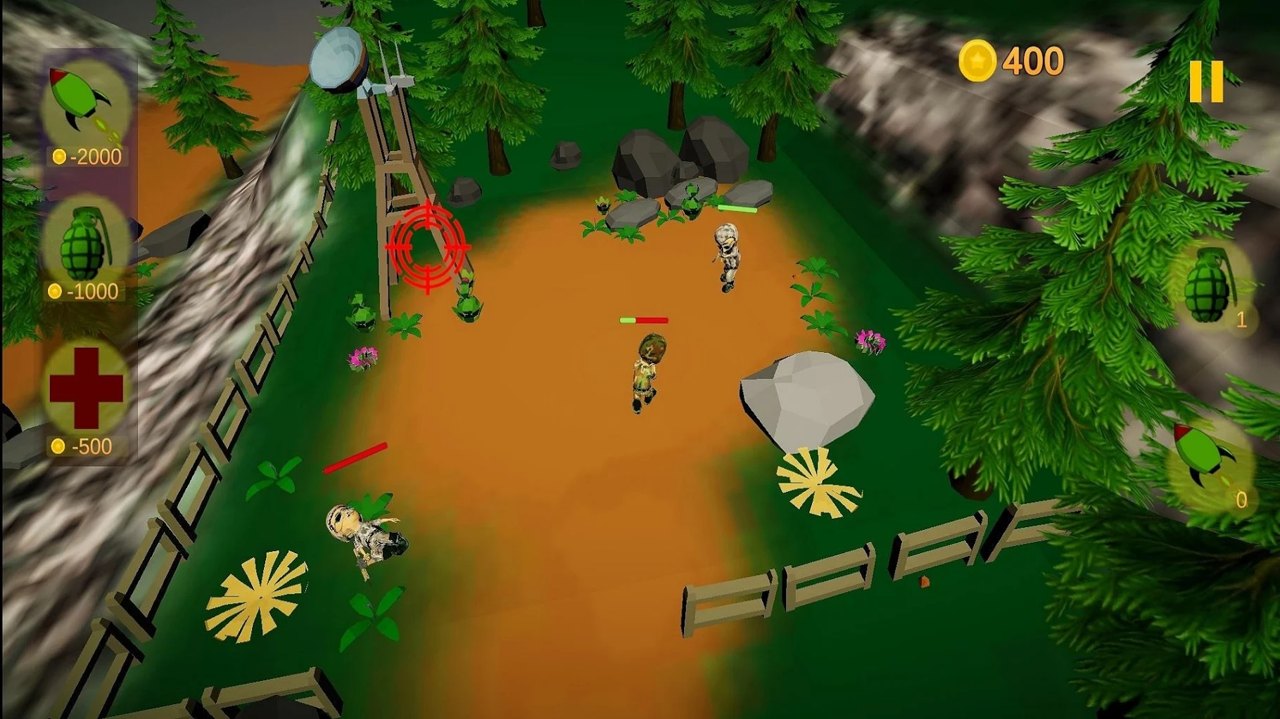Buy the red cross health pack
1280x719 pixels.
pyautogui.click(x=86, y=390)
